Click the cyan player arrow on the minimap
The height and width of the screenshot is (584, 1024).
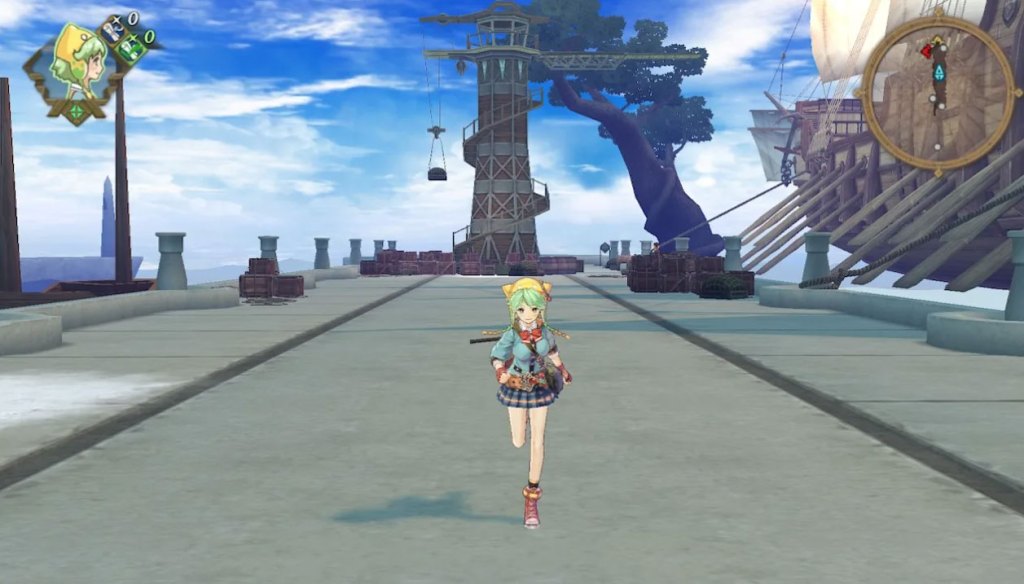(939, 74)
